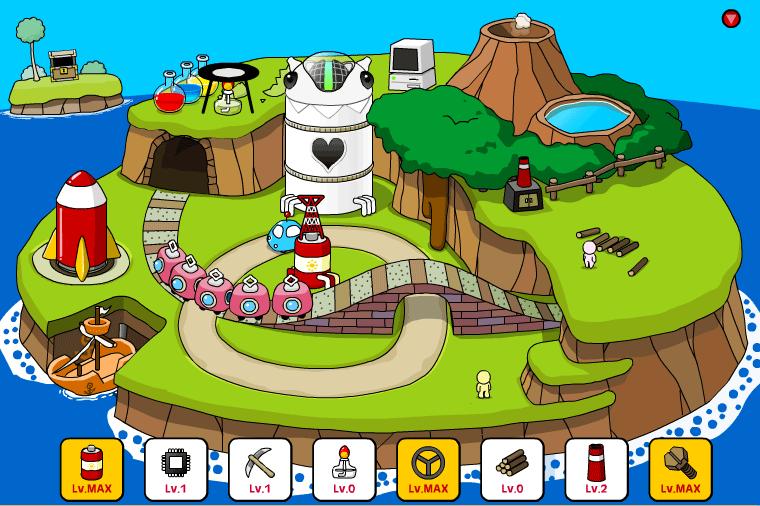
Task: Pick the pickaxe item button
Action: (x=260, y=469)
